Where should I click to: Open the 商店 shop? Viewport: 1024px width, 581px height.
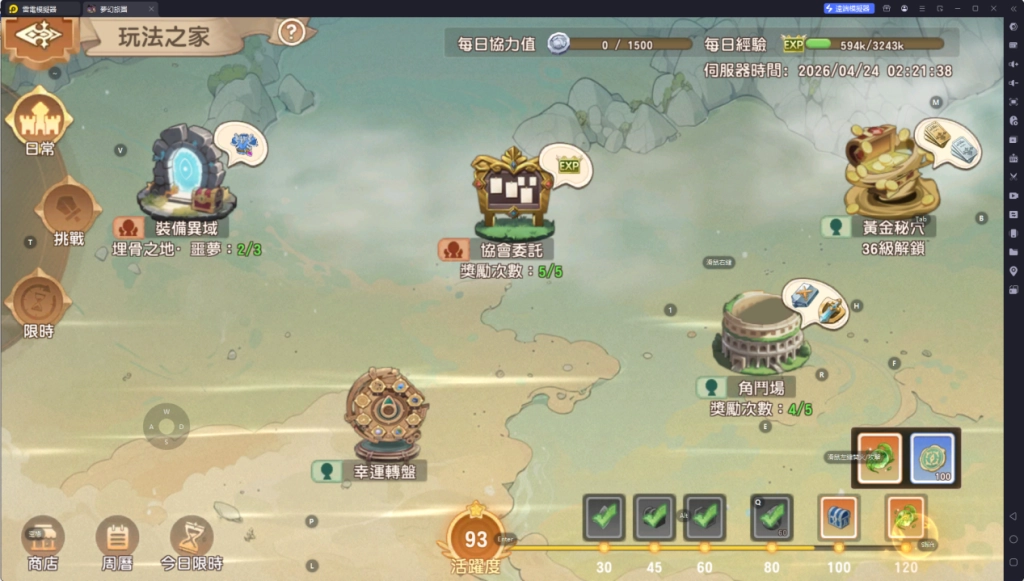pyautogui.click(x=43, y=538)
